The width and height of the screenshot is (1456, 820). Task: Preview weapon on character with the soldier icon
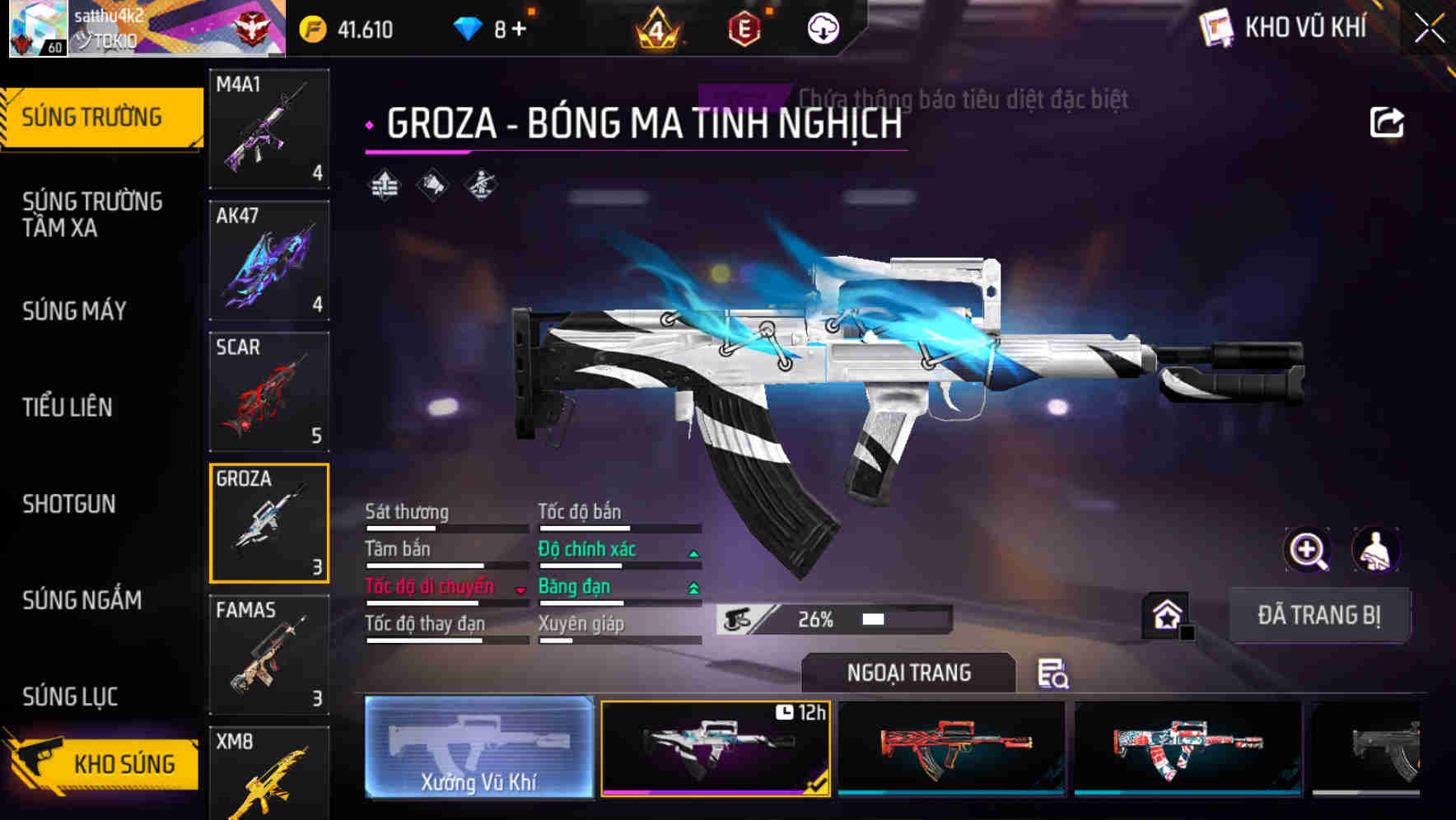coord(1374,550)
